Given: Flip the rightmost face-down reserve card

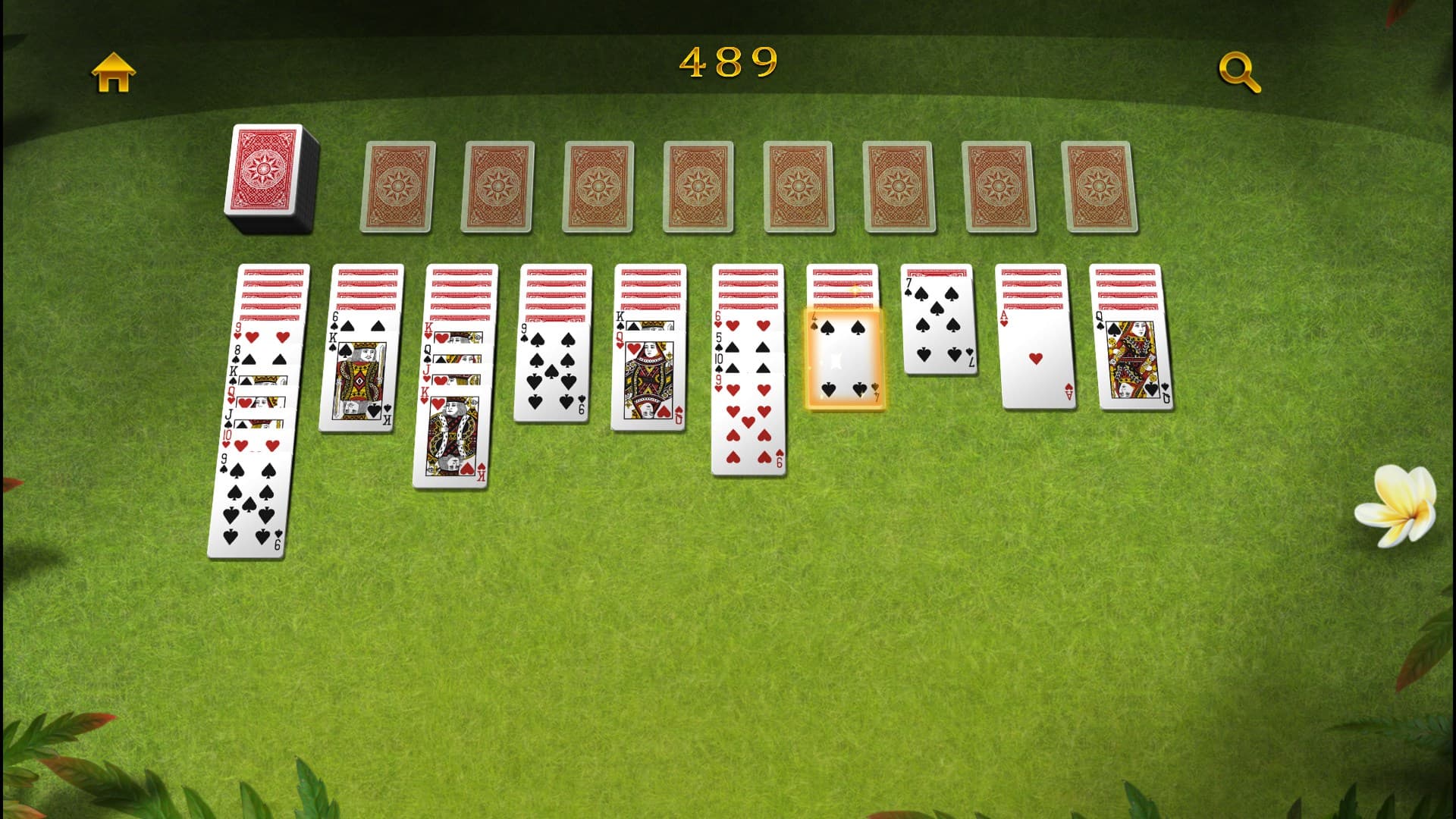Looking at the screenshot, I should coord(1100,186).
